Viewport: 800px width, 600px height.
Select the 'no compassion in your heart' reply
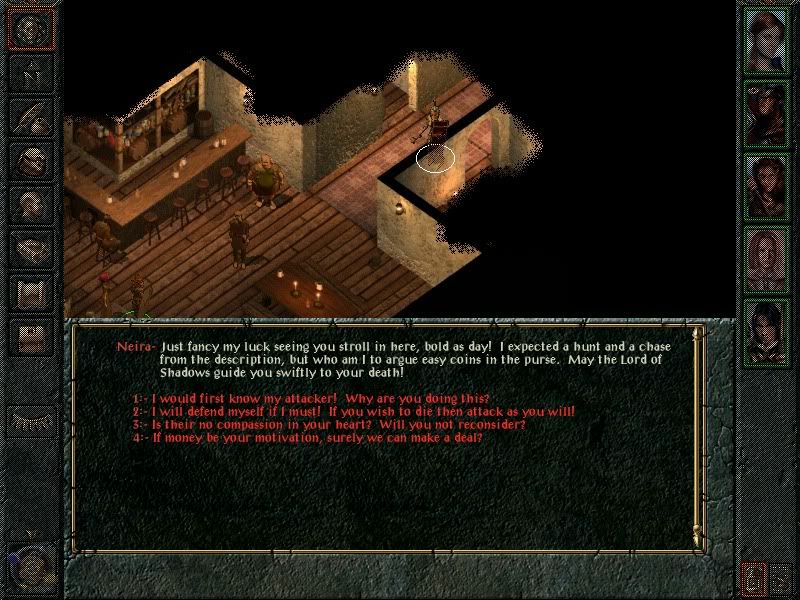pos(330,425)
